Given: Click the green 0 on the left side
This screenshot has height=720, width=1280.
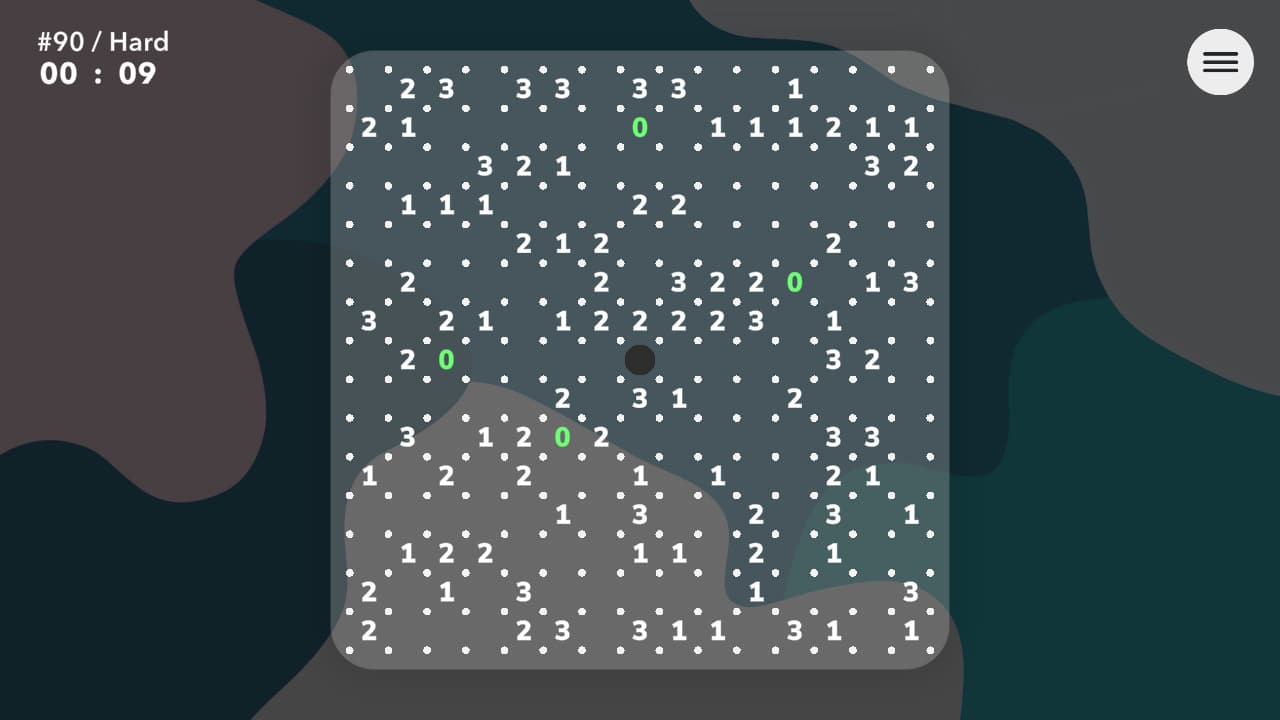Looking at the screenshot, I should (446, 359).
